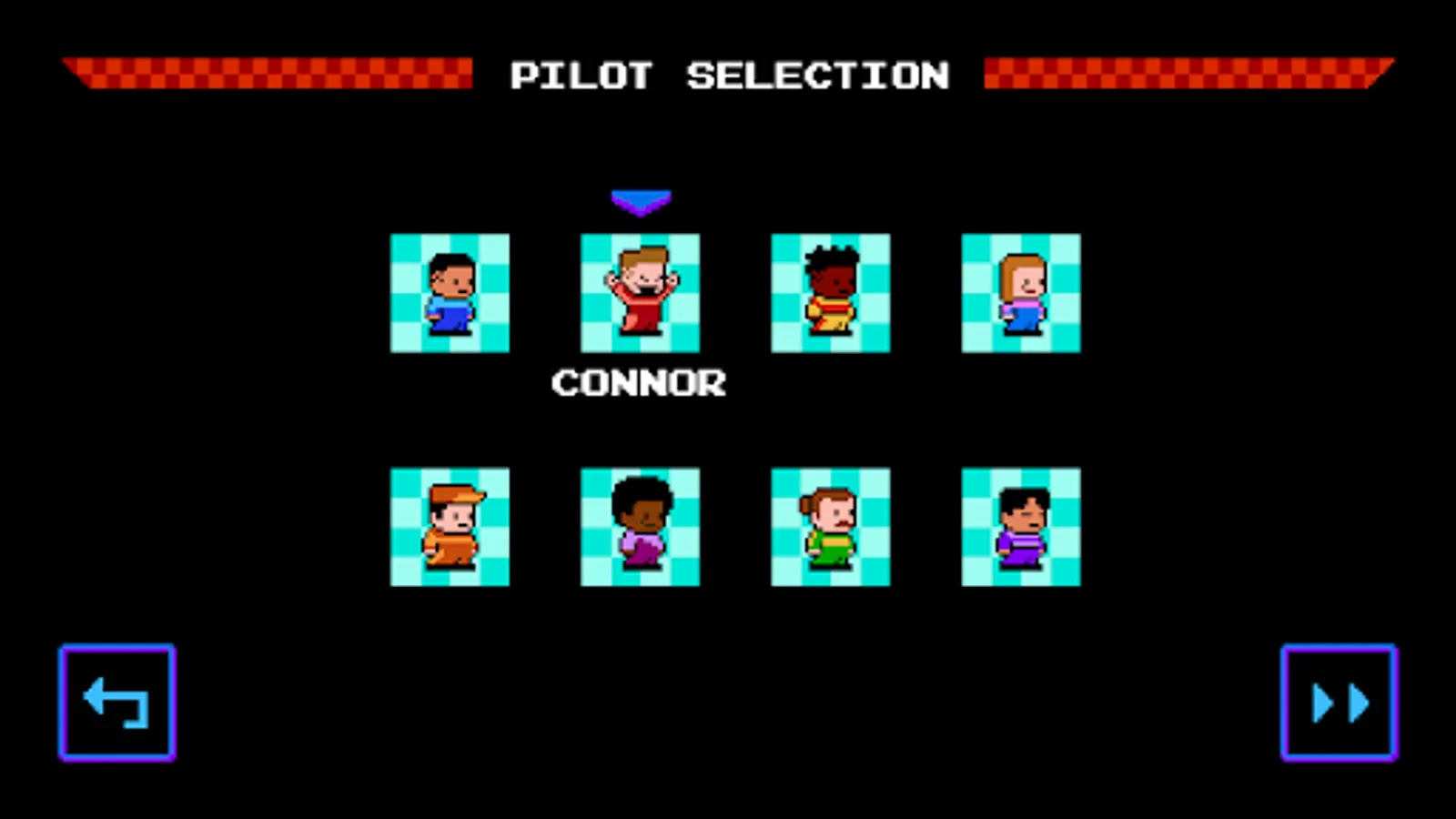Image resolution: width=1456 pixels, height=819 pixels.
Task: Pick the pilot in the yellow-striped shirt
Action: [830, 293]
